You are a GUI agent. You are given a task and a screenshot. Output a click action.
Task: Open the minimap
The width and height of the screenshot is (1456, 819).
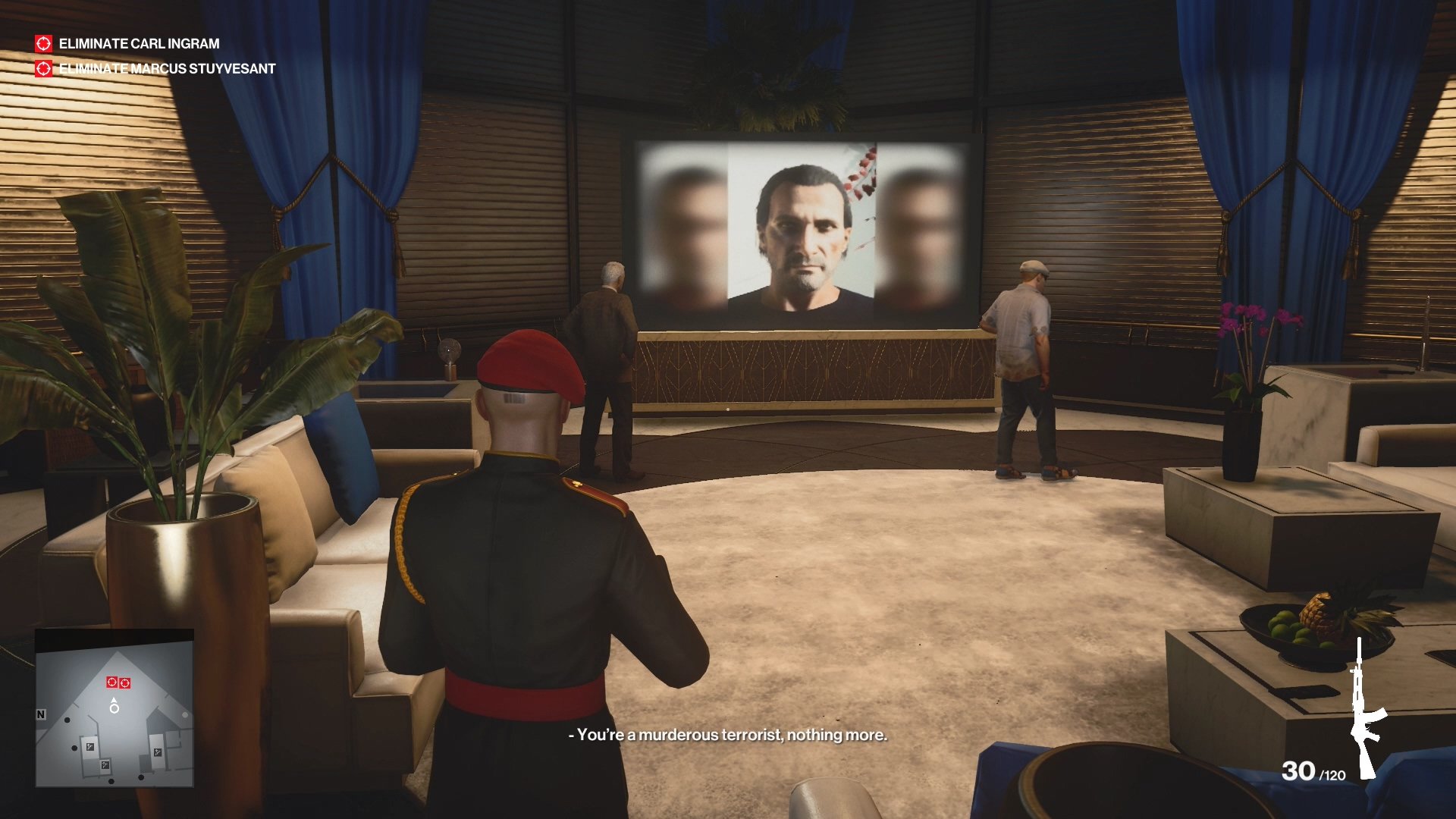pyautogui.click(x=115, y=708)
